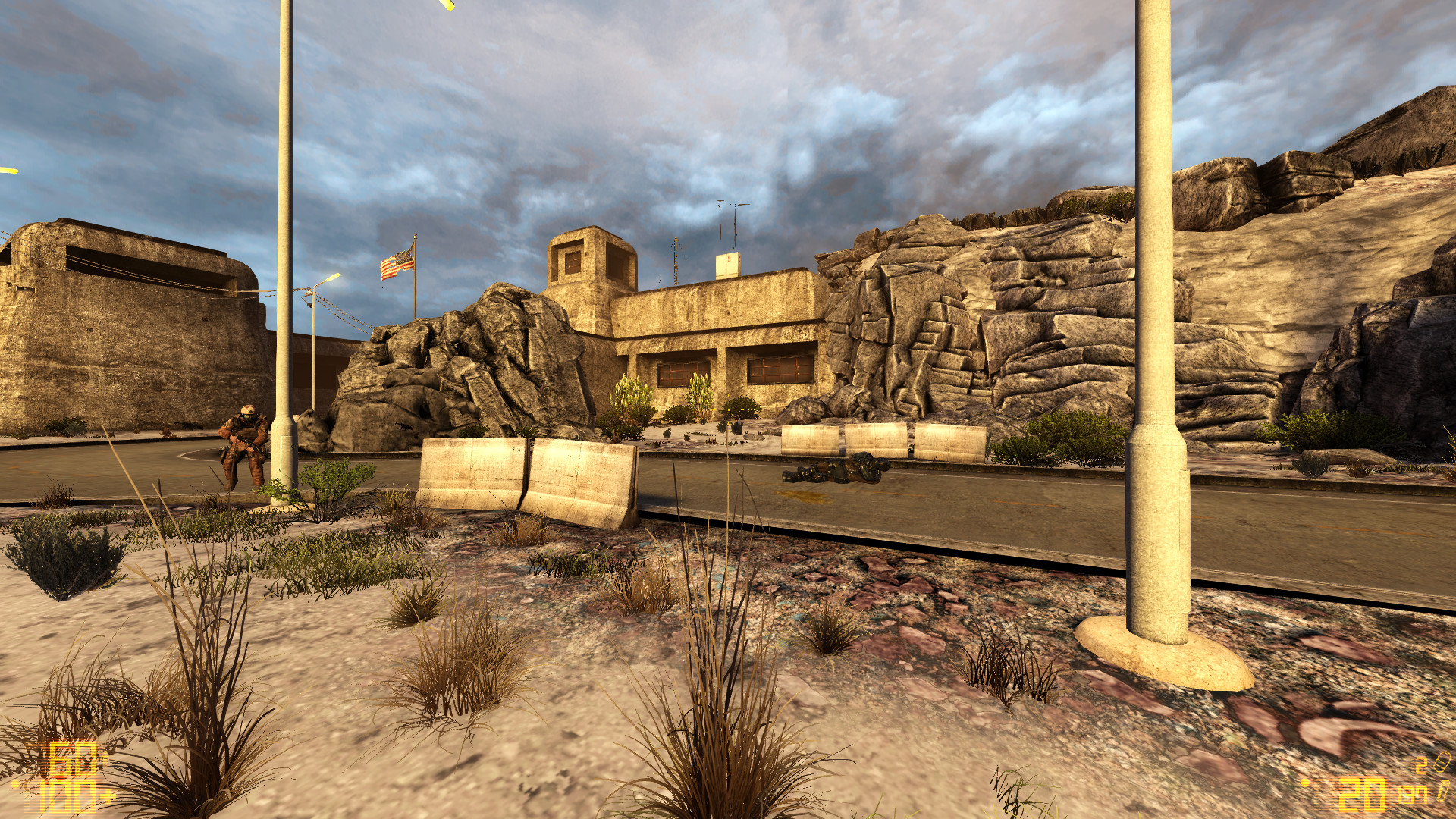
Task: Click the suit power value 100
Action: coord(70,798)
